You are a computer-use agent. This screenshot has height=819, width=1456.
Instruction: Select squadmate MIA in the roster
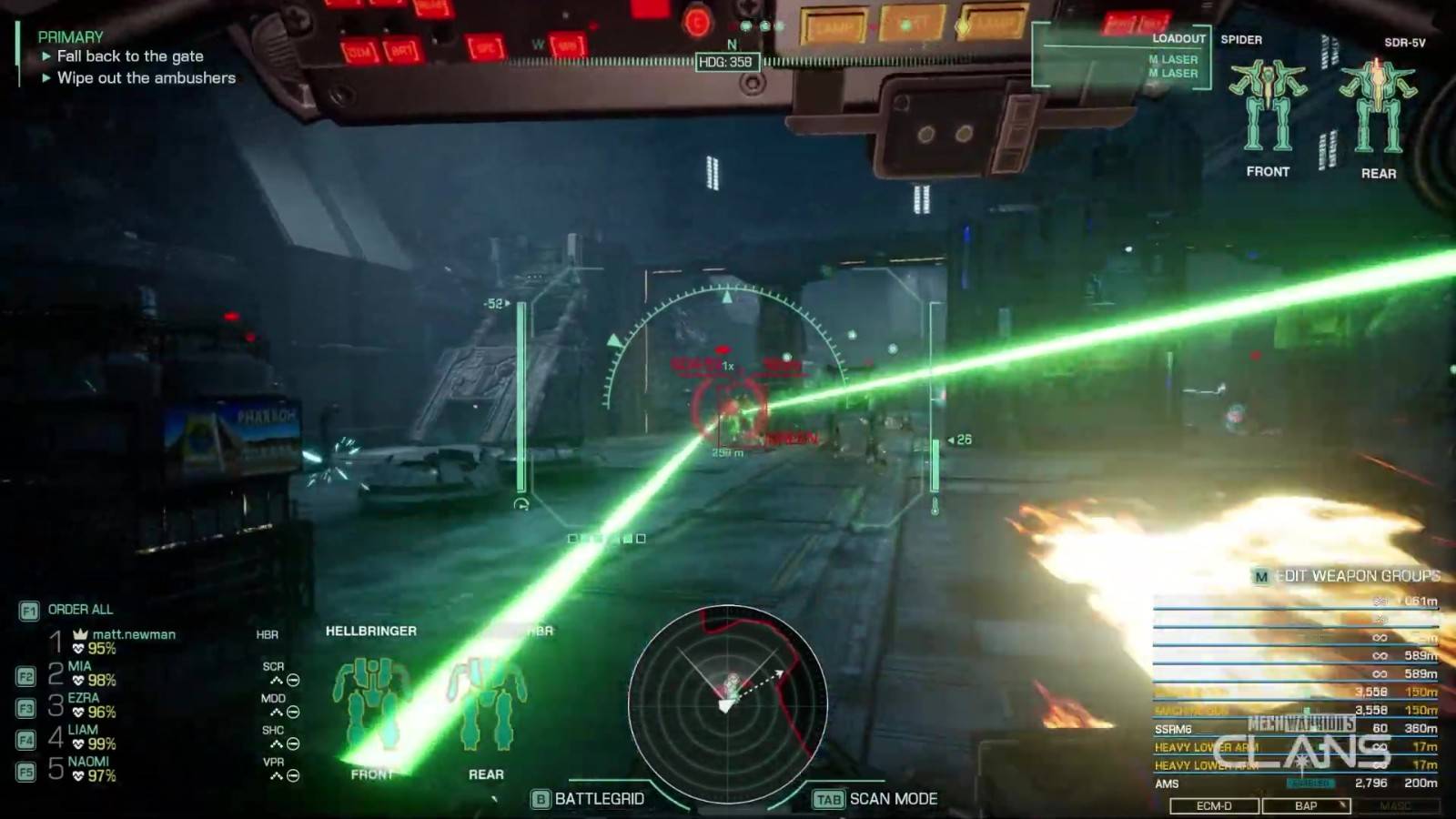(80, 666)
